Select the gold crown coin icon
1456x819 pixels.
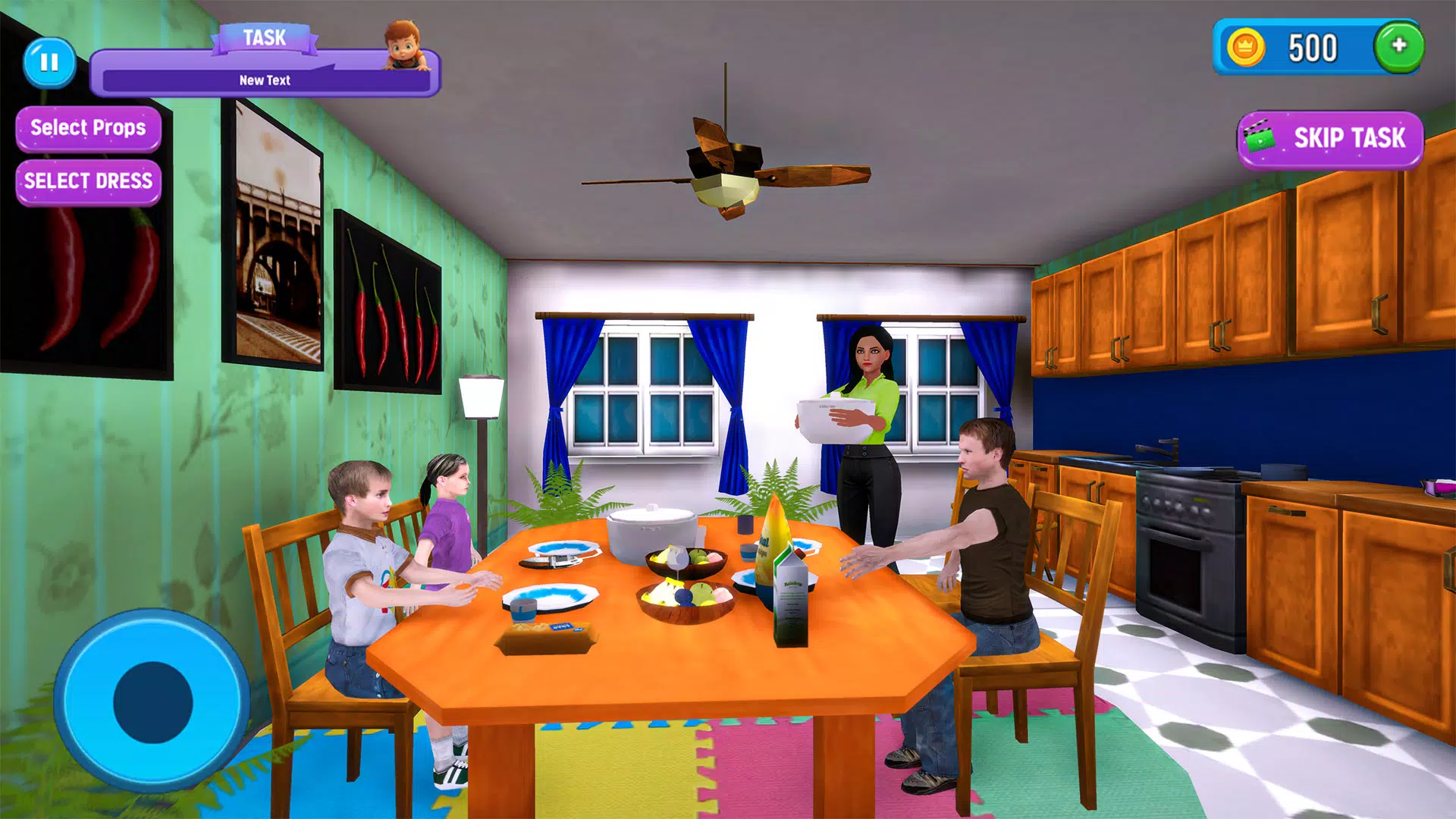pyautogui.click(x=1248, y=49)
